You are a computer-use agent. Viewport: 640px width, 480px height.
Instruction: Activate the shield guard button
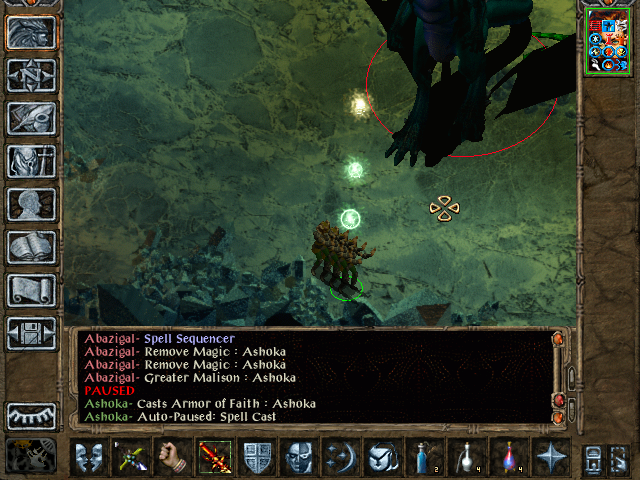point(257,458)
